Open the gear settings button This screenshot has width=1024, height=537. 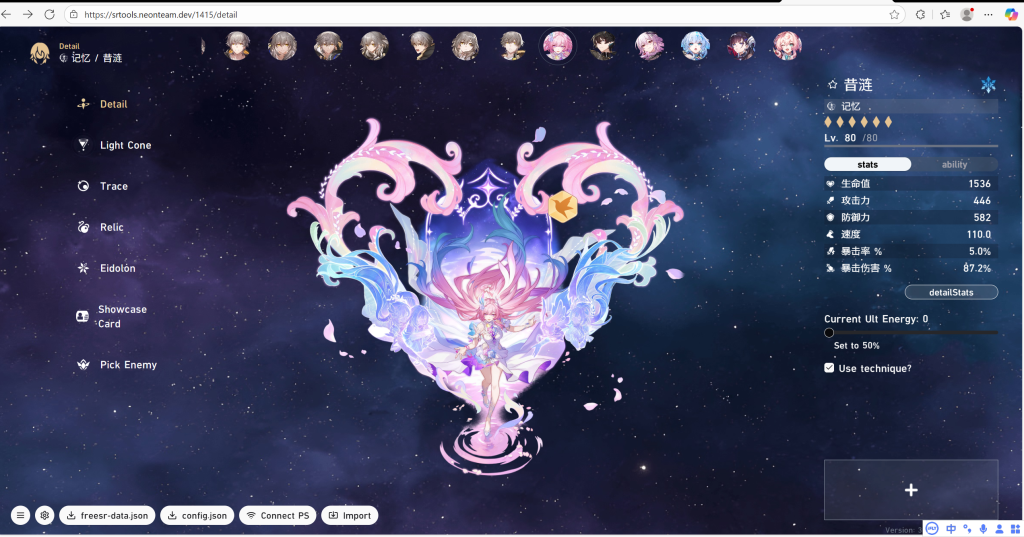pos(44,516)
